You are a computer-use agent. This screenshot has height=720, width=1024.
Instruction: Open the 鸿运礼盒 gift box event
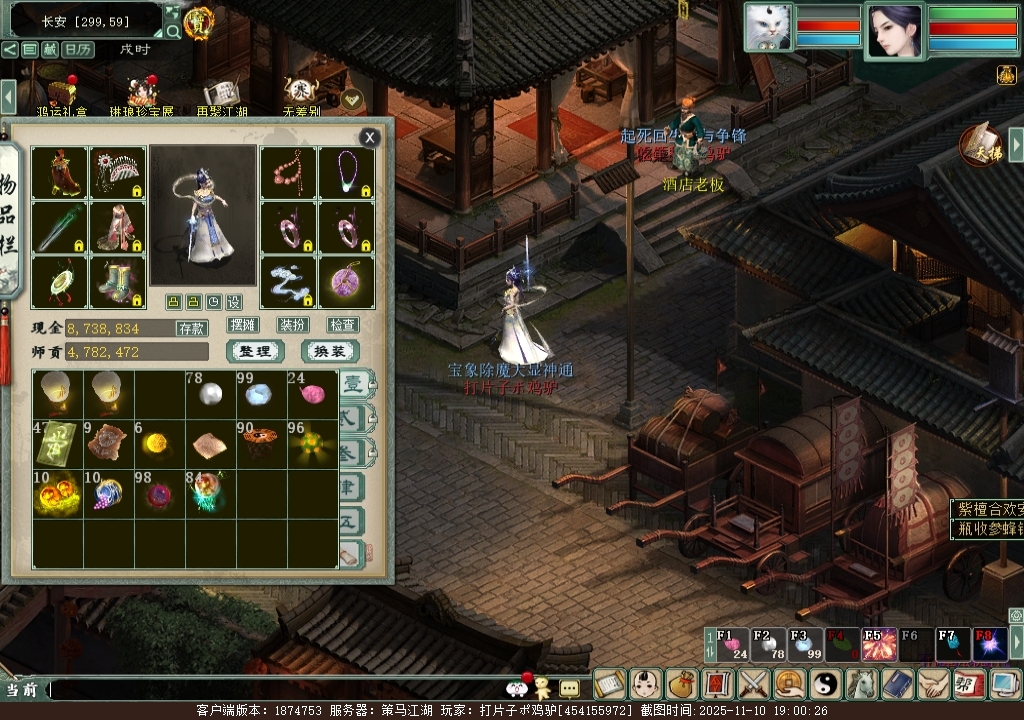point(63,94)
